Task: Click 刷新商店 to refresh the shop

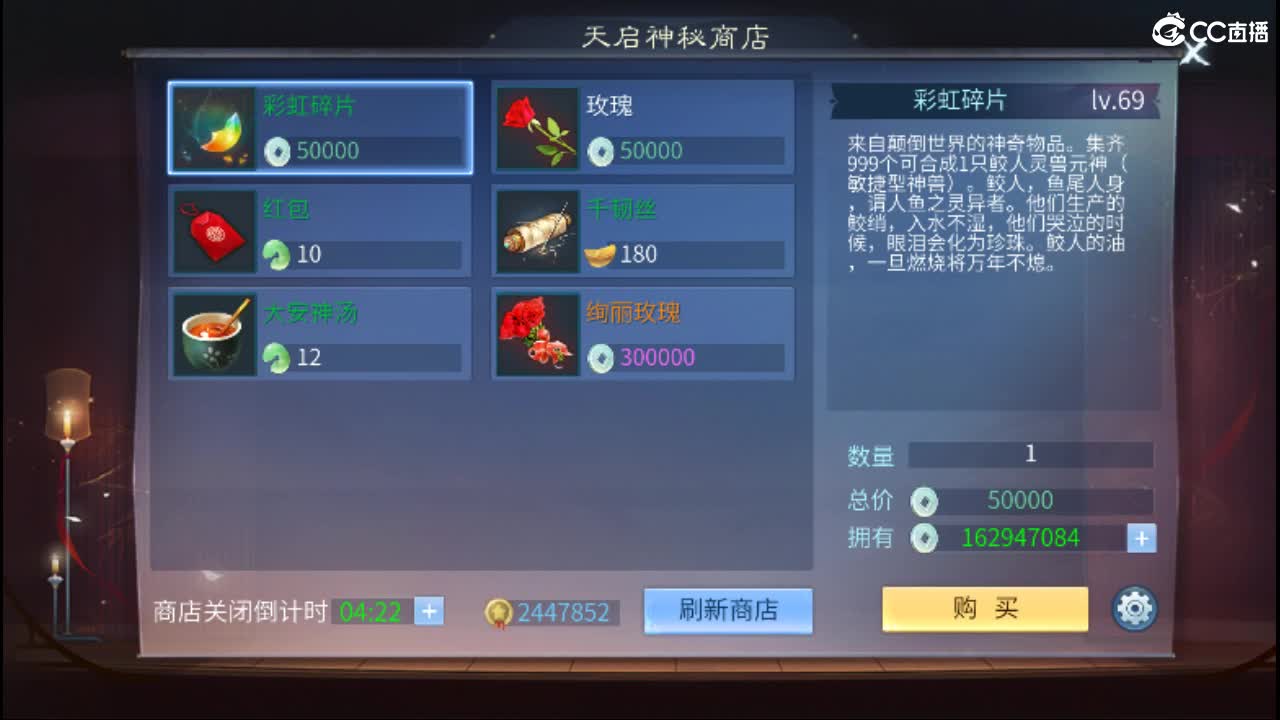Action: 728,612
